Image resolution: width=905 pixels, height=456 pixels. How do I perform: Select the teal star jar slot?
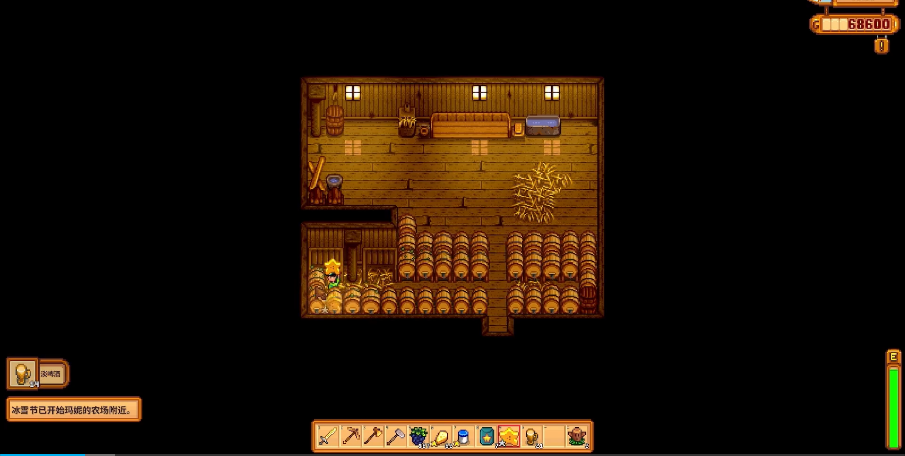[x=486, y=436]
